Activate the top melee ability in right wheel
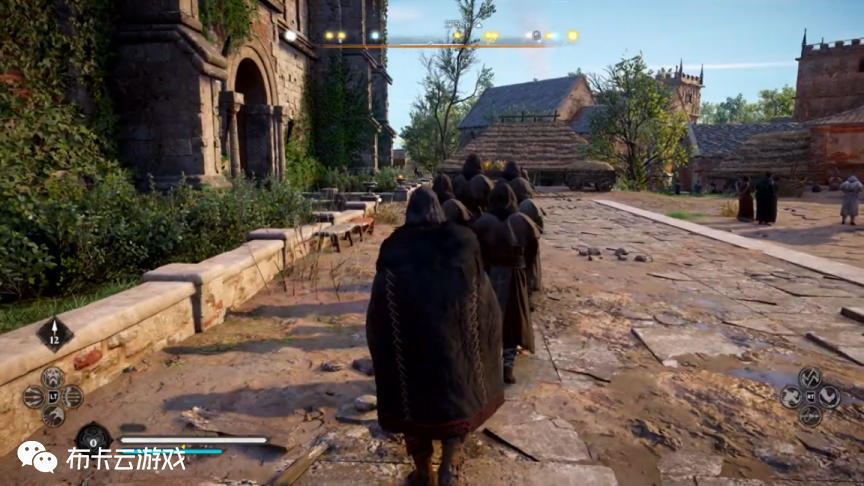 coord(810,377)
